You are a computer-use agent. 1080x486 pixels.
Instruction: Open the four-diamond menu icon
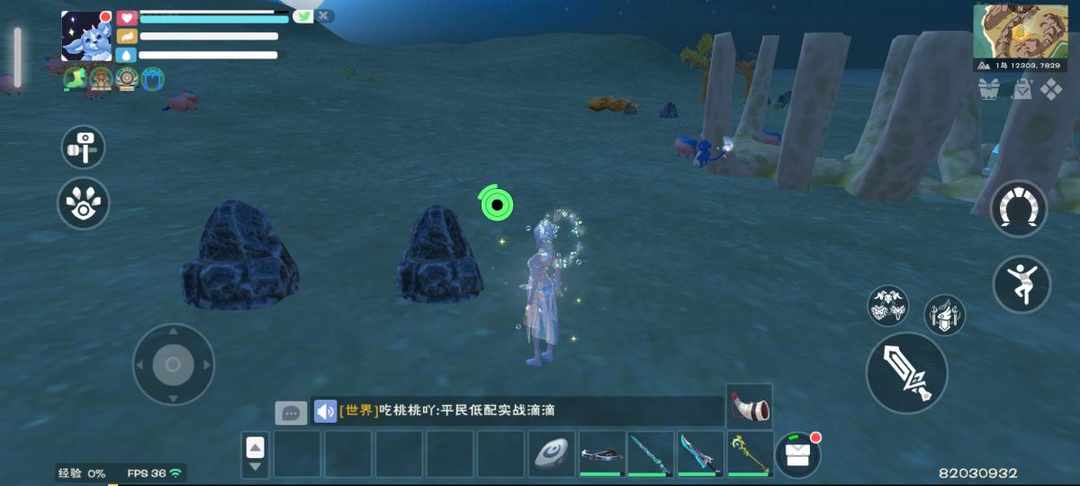pyautogui.click(x=1052, y=89)
